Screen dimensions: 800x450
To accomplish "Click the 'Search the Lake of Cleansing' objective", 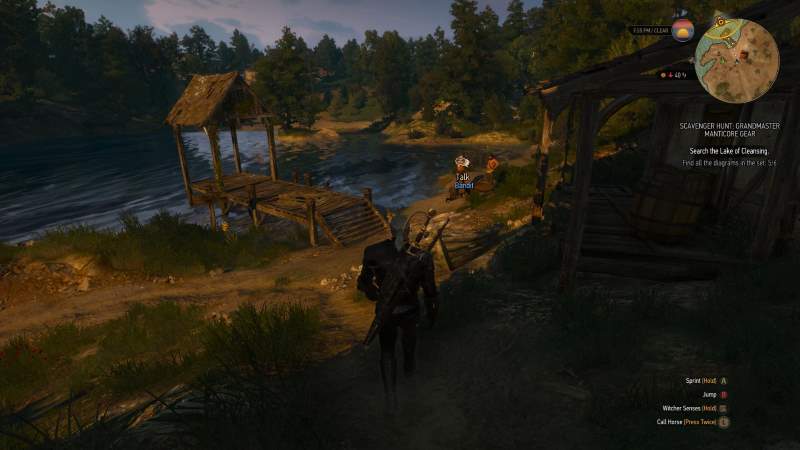I will (726, 150).
